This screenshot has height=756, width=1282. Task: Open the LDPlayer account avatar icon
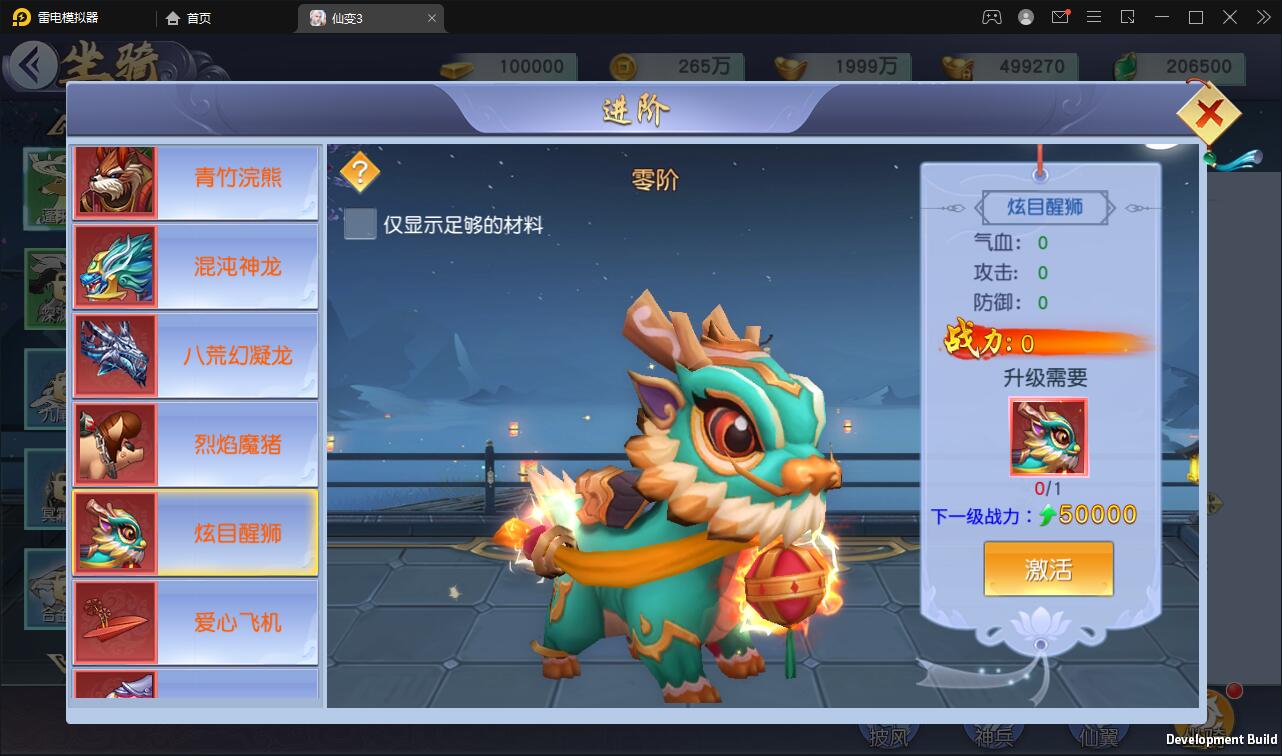[1025, 17]
